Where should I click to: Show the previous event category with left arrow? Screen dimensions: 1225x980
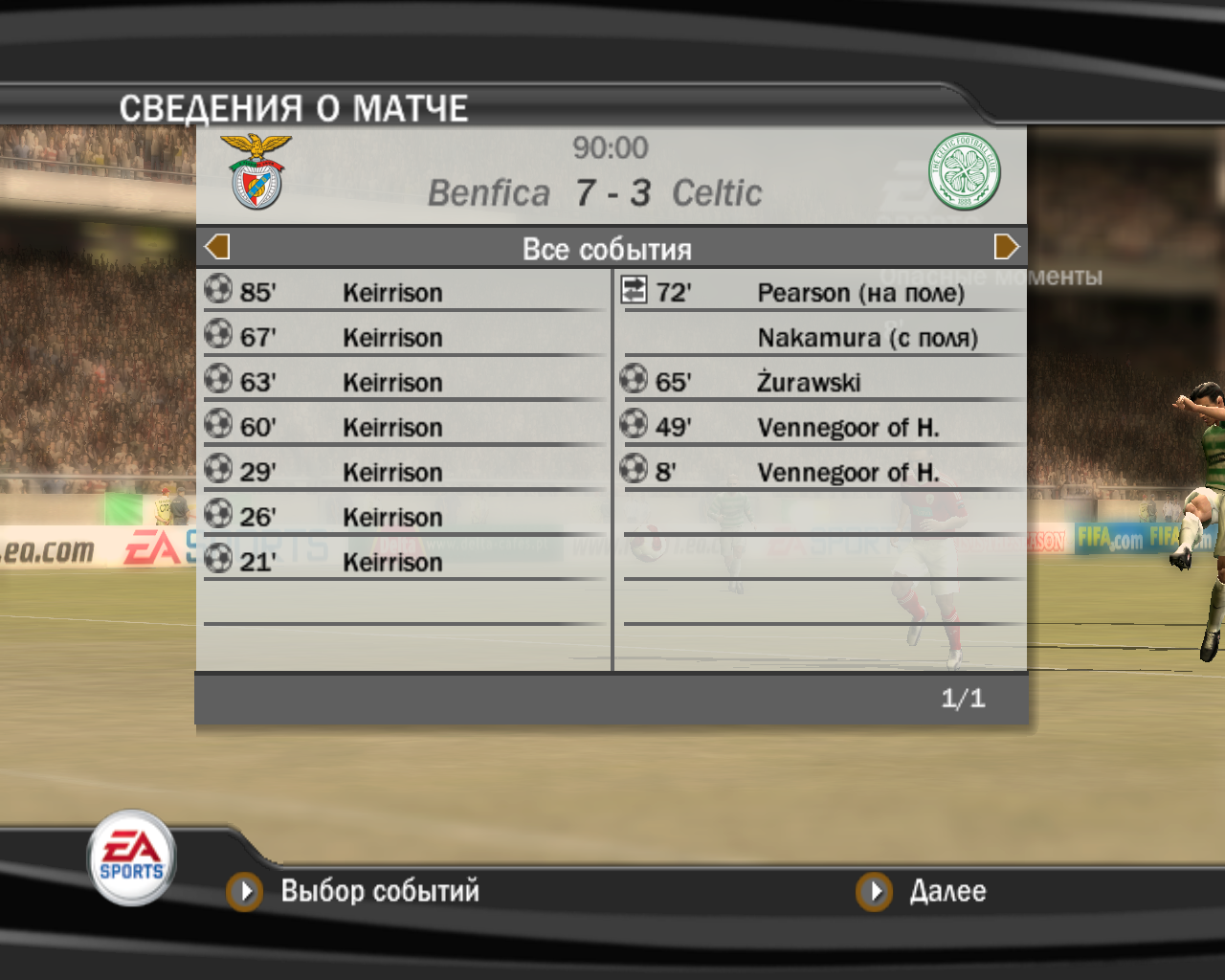point(217,247)
